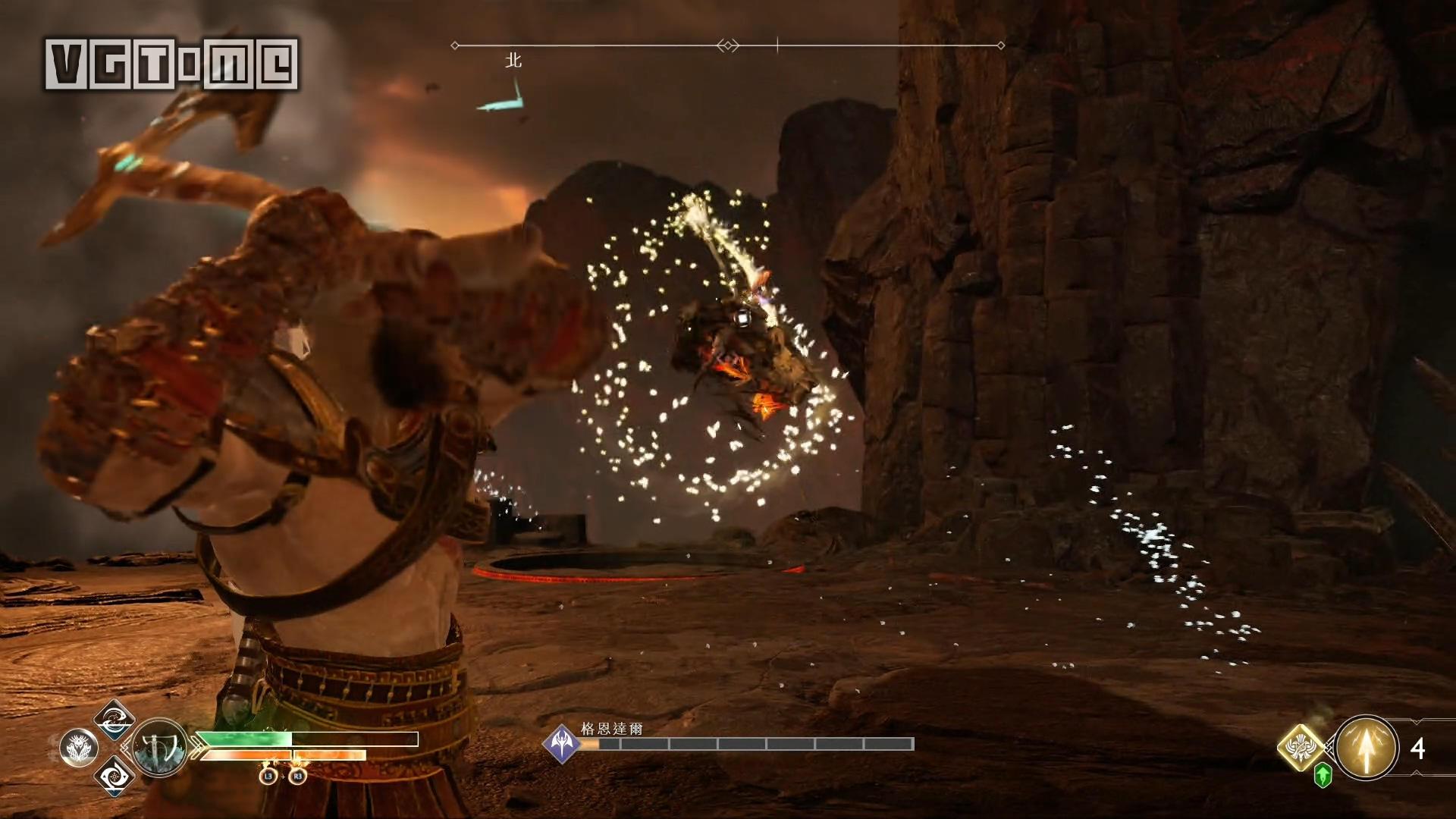Select the golden arrow companion icon
Image resolution: width=1456 pixels, height=819 pixels.
1366,748
